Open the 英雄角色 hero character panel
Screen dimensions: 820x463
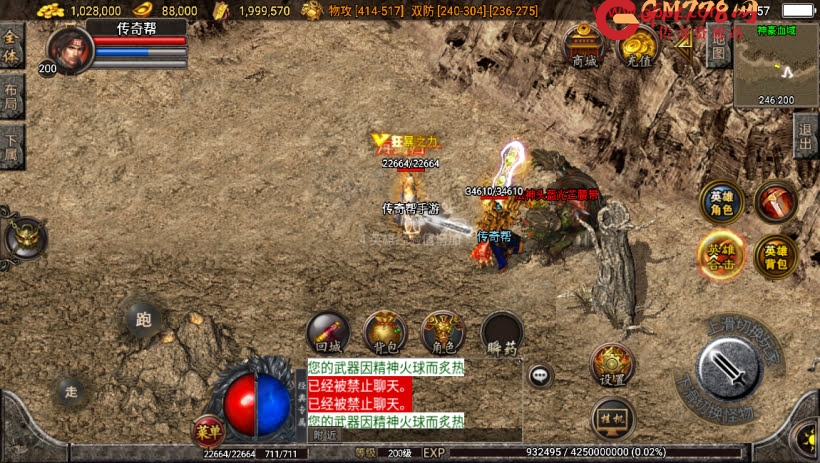click(721, 200)
